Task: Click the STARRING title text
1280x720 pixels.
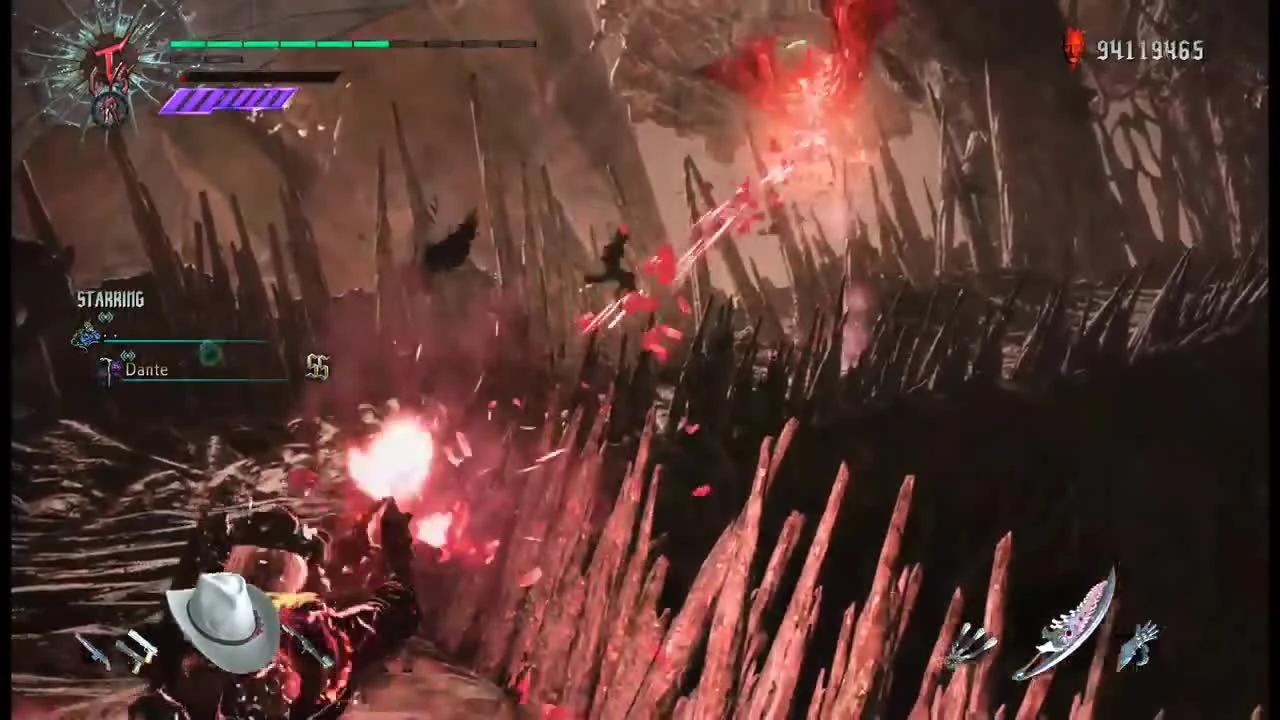Action: [x=112, y=299]
